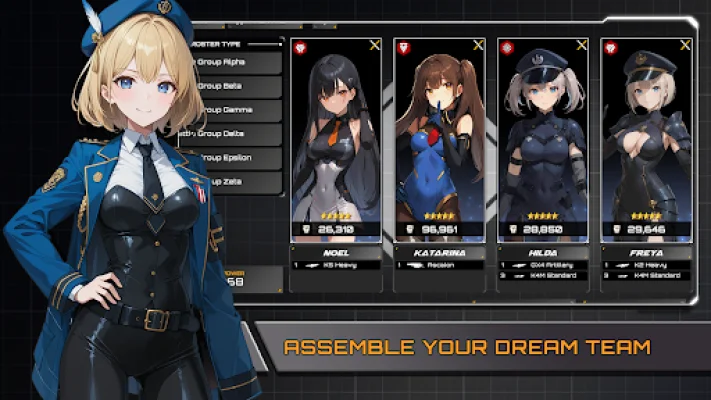Open the Group Delta roster
The height and width of the screenshot is (400, 711).
(x=238, y=133)
